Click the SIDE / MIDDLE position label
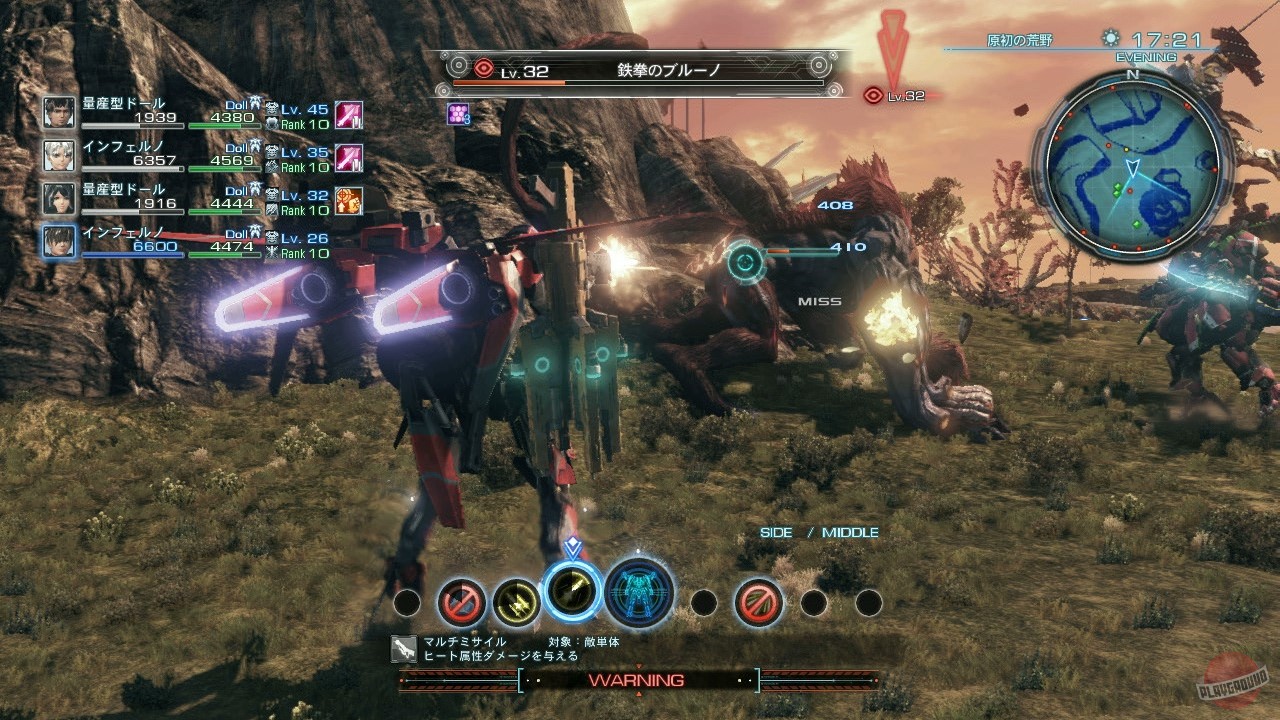Screen dimensions: 1280x720 click(x=819, y=532)
